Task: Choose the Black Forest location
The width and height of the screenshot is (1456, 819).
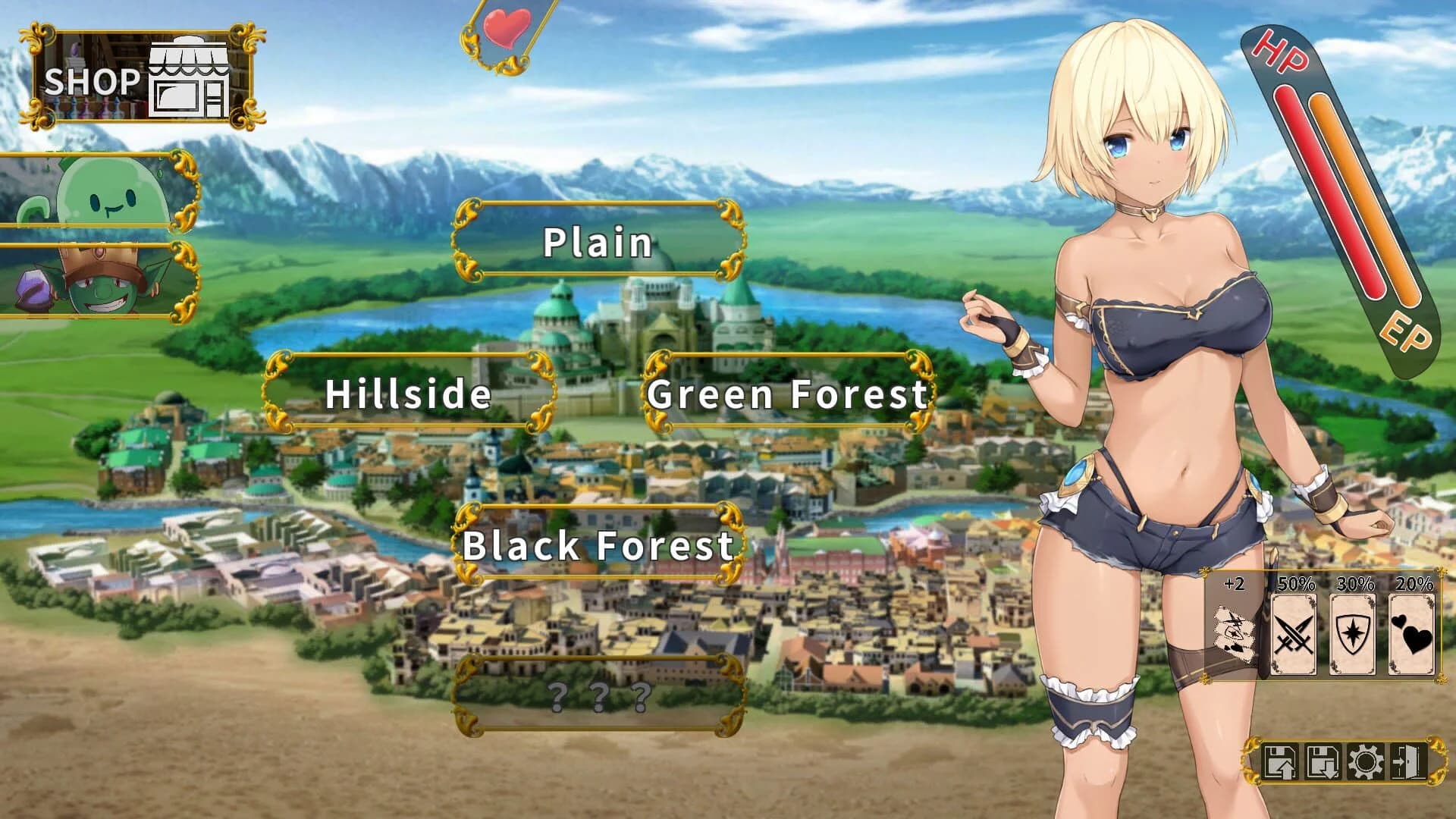Action: point(599,542)
